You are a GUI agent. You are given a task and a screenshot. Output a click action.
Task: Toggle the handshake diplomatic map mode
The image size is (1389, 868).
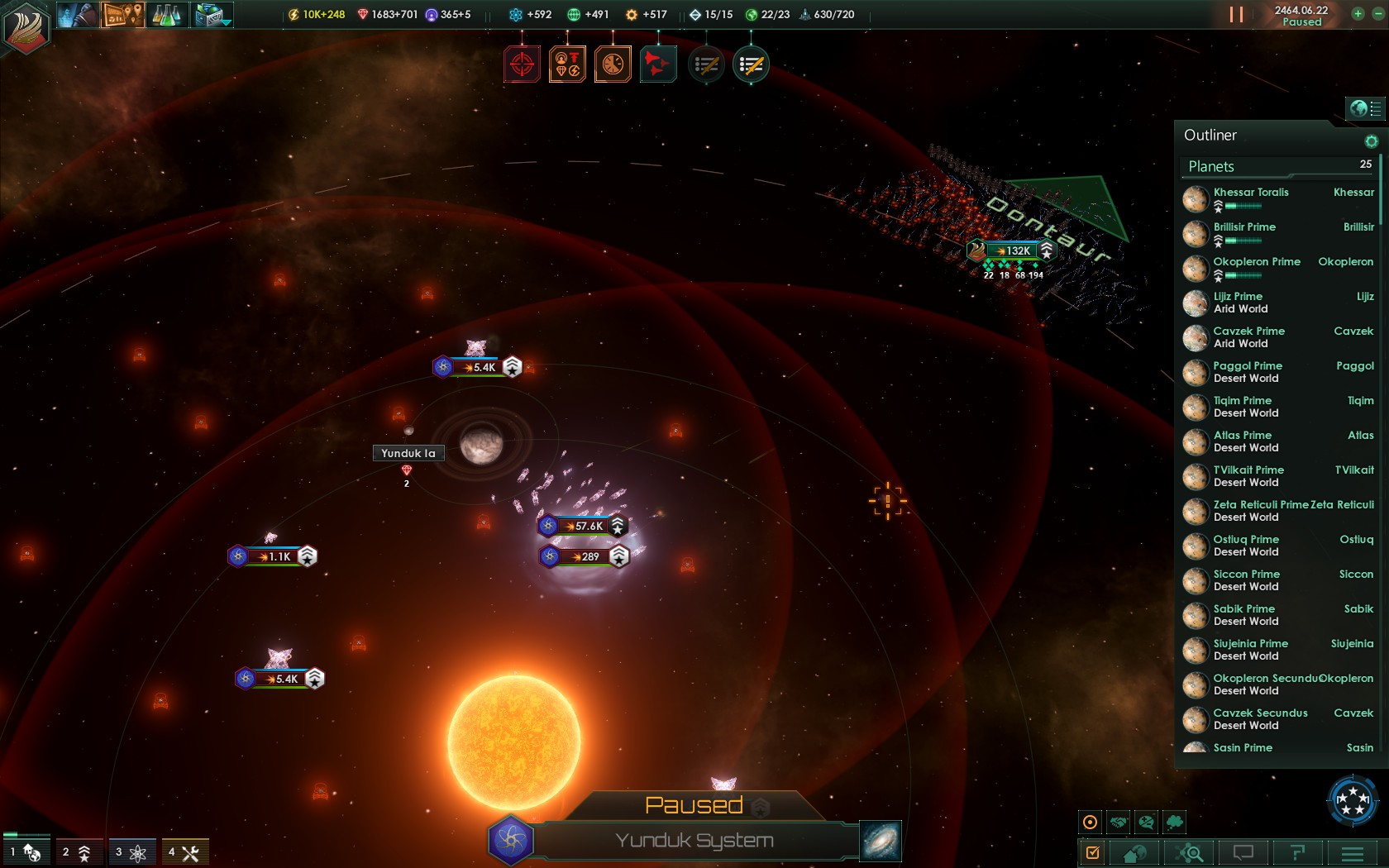coord(1119,823)
